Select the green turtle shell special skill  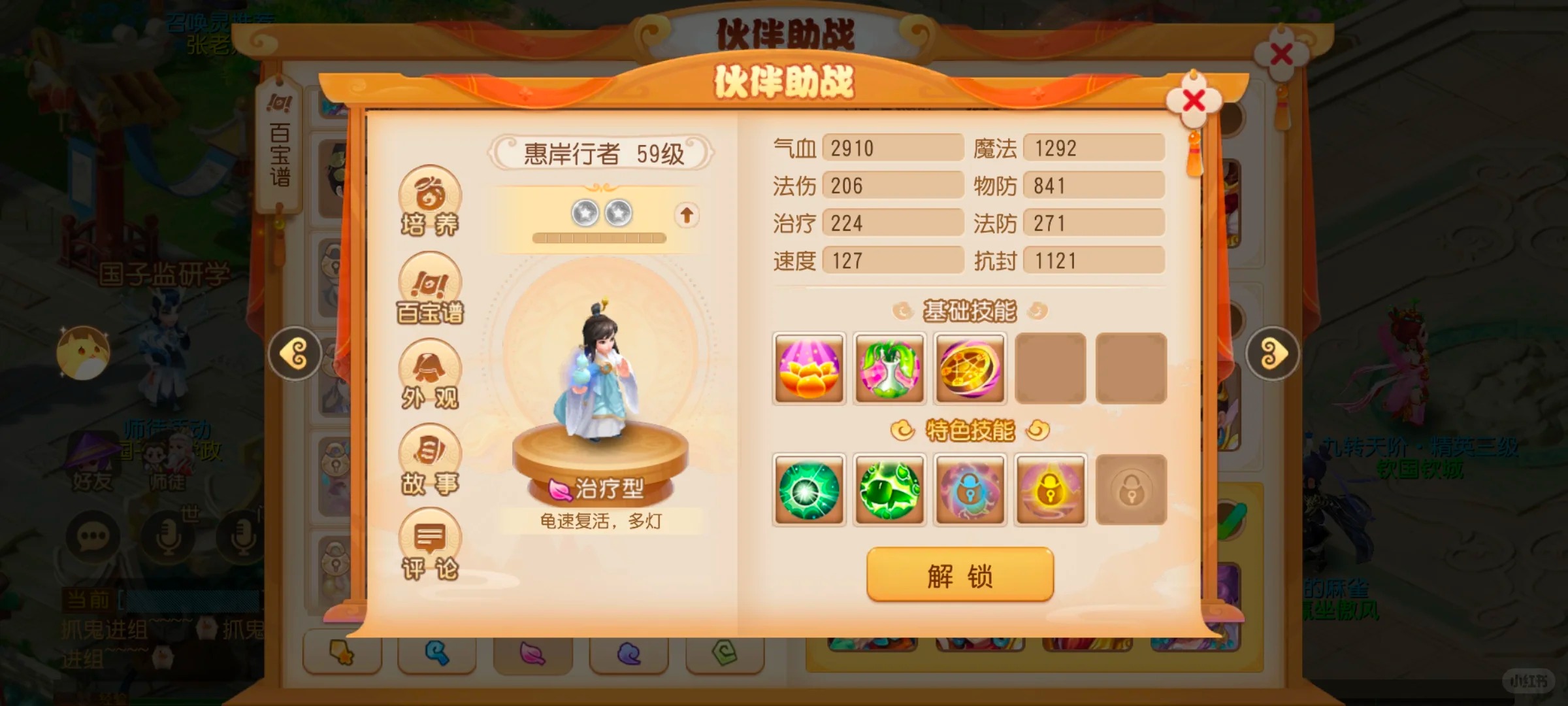[889, 490]
